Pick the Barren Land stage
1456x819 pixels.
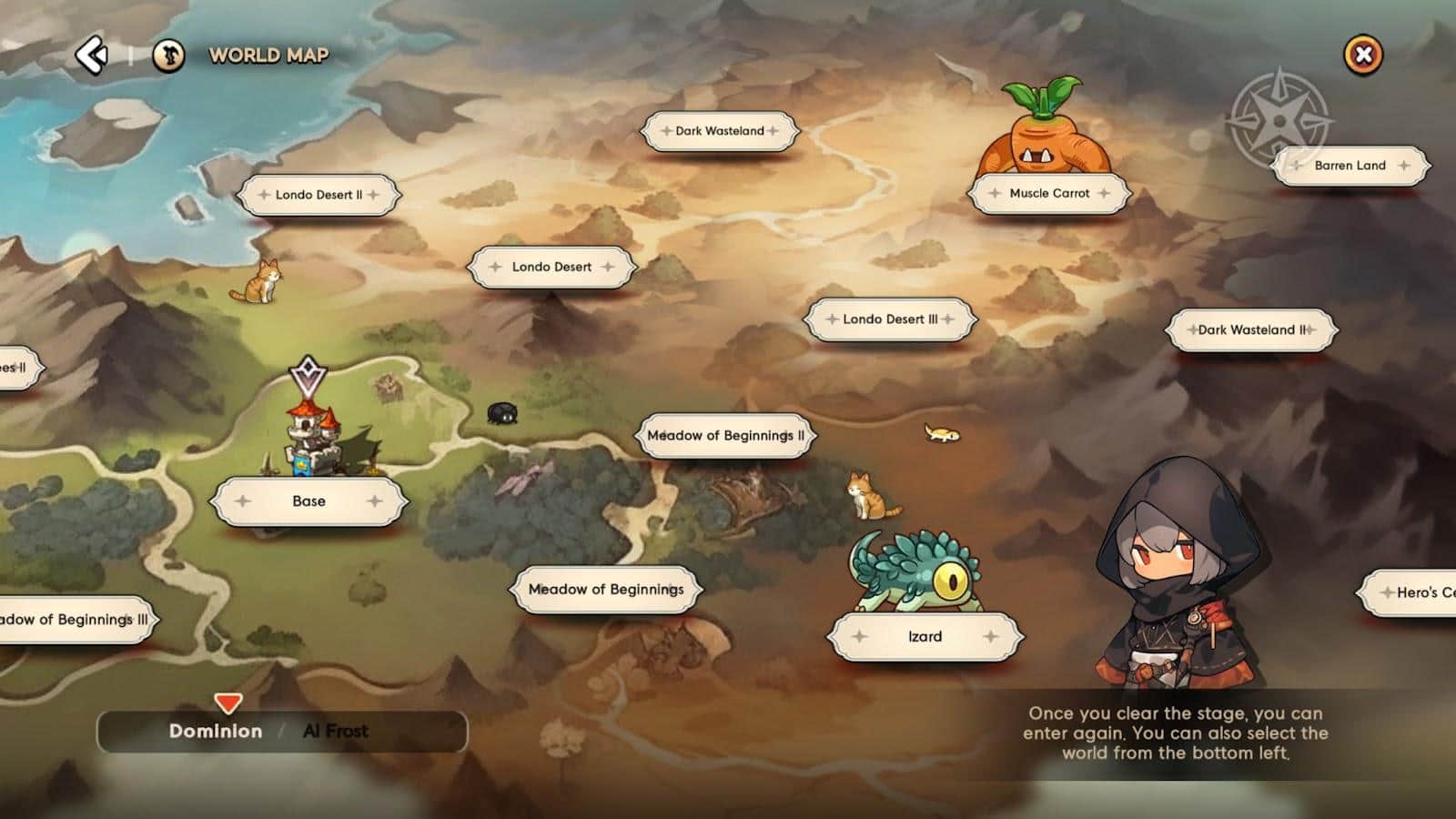tap(1350, 166)
